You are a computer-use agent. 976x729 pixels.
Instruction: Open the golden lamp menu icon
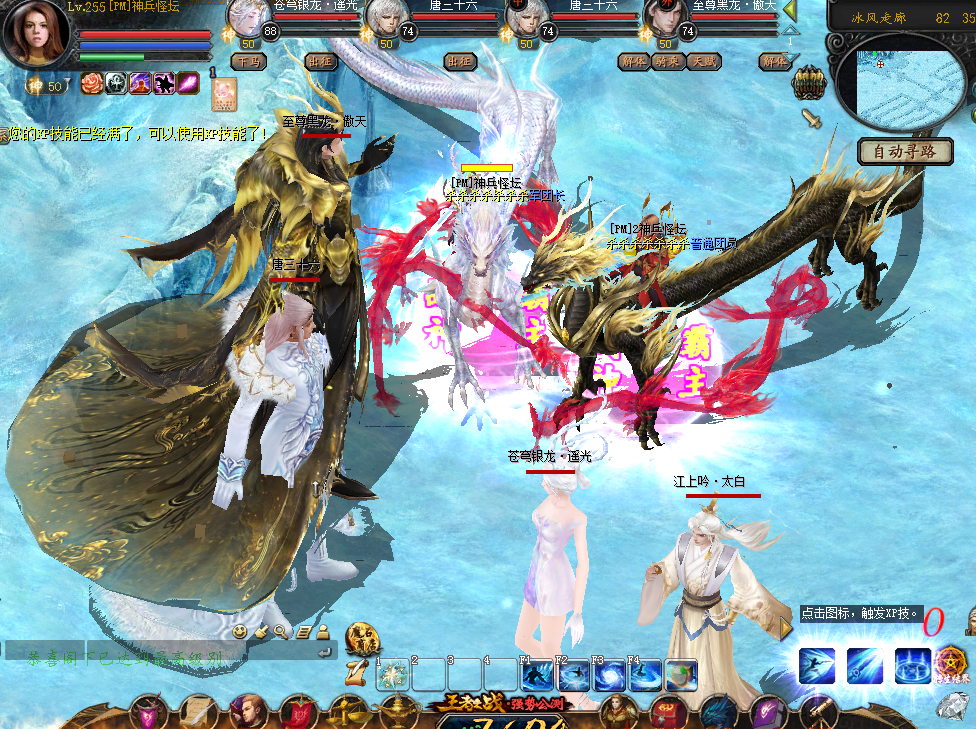[x=397, y=712]
